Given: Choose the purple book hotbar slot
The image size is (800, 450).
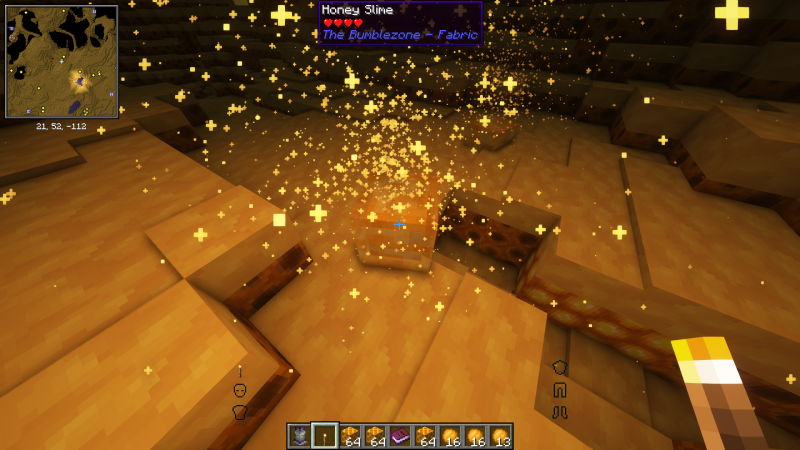Looking at the screenshot, I should click(x=400, y=435).
